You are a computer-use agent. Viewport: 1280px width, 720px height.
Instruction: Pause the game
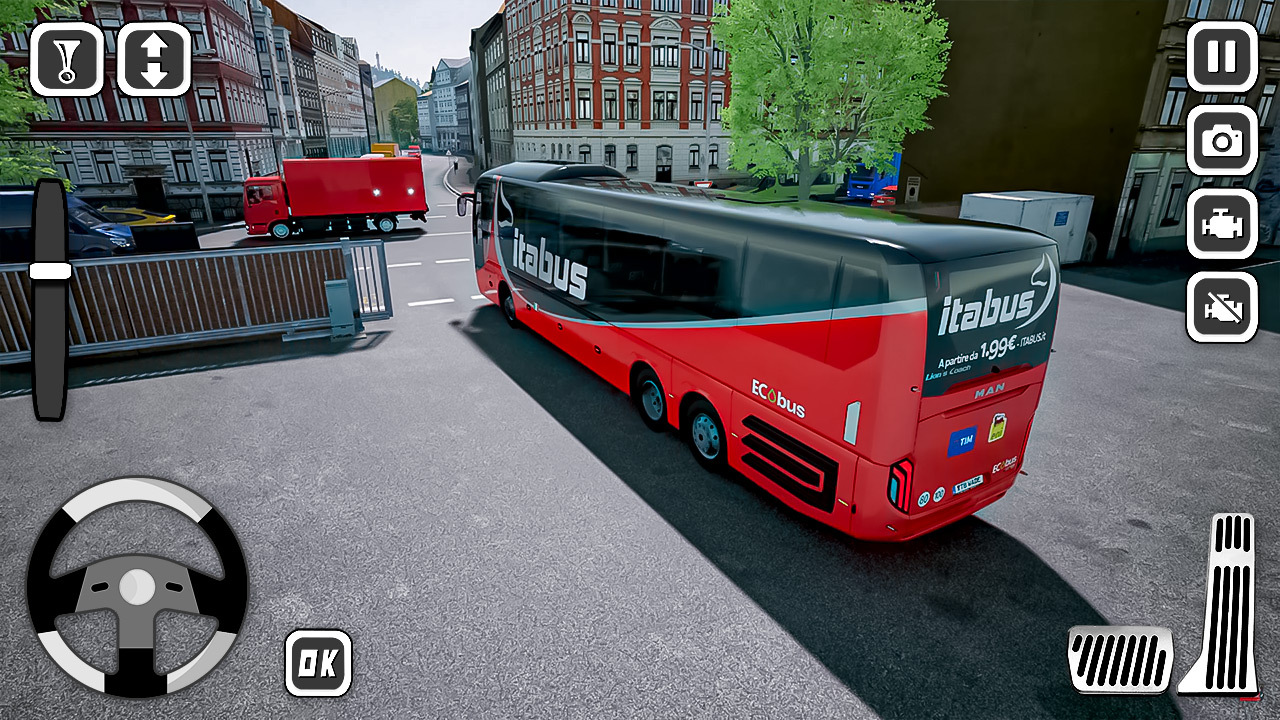tap(1221, 56)
